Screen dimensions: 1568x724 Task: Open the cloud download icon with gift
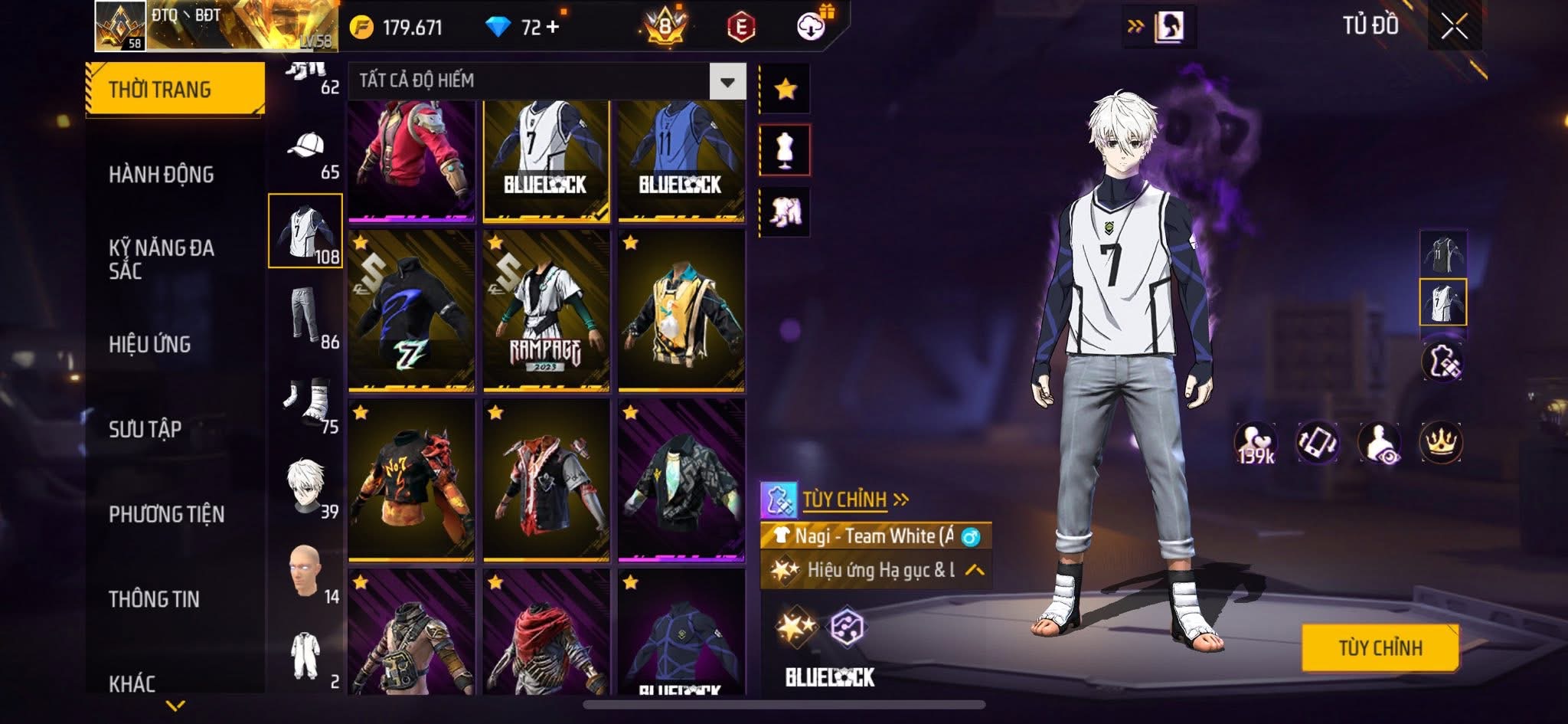pos(812,26)
